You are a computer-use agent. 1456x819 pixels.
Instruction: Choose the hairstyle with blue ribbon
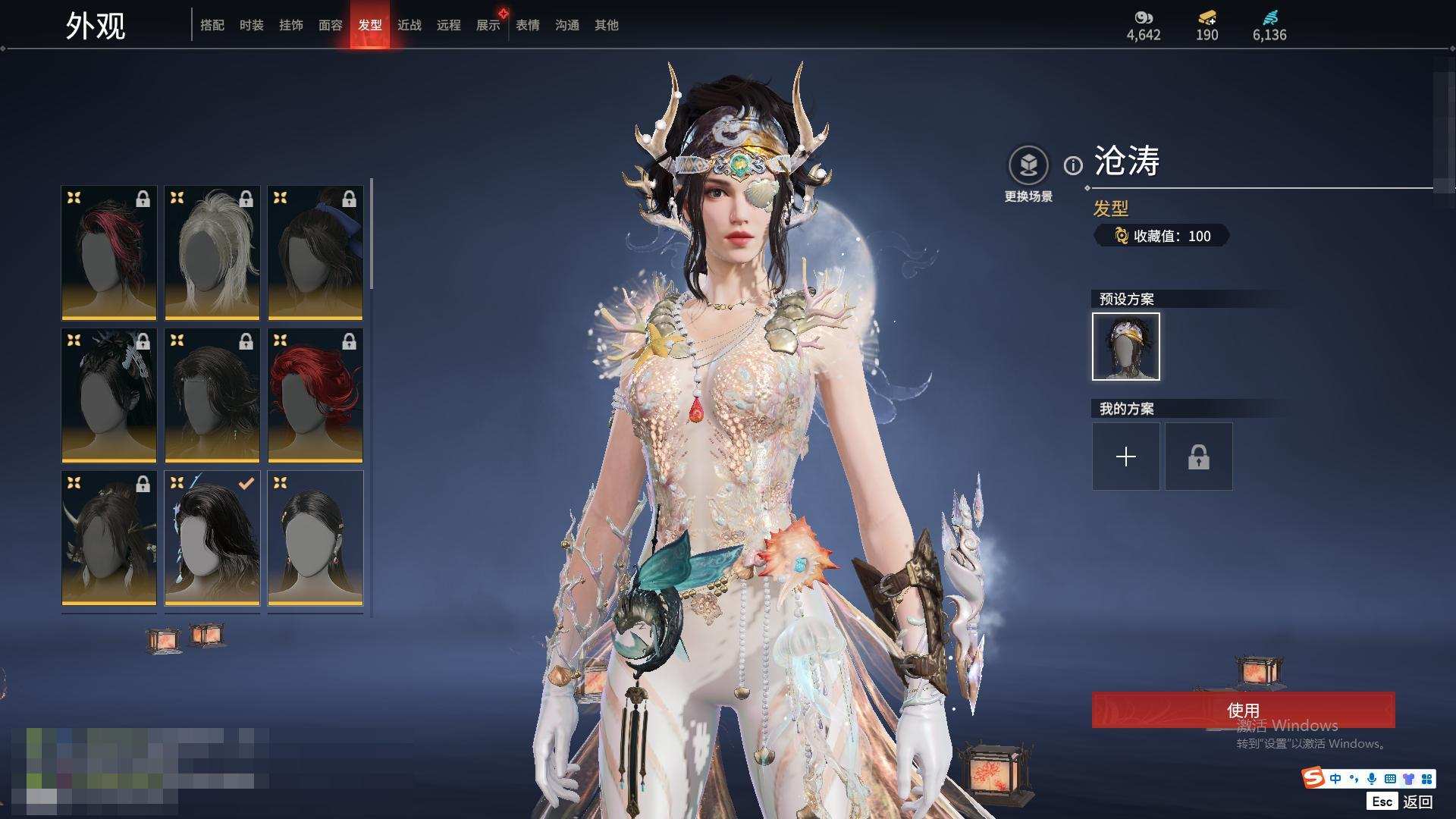(315, 253)
